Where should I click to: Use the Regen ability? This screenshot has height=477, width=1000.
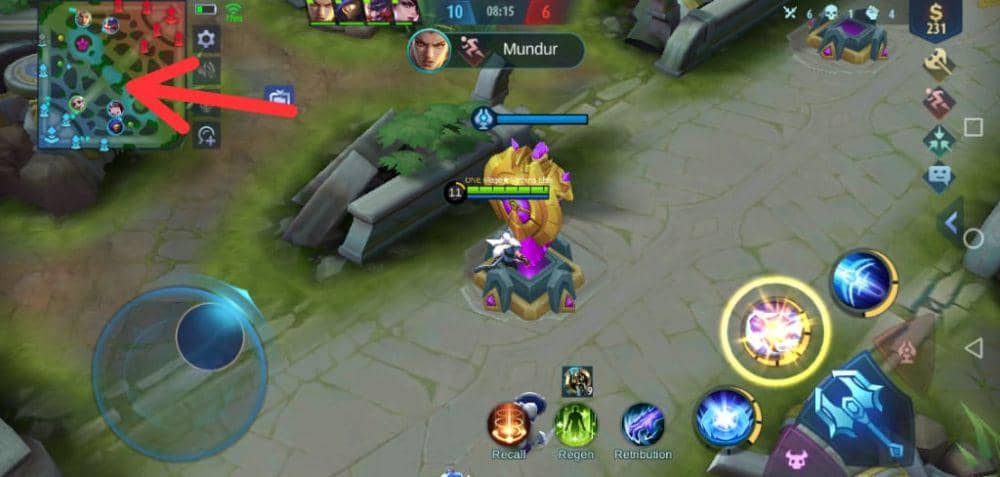576,424
